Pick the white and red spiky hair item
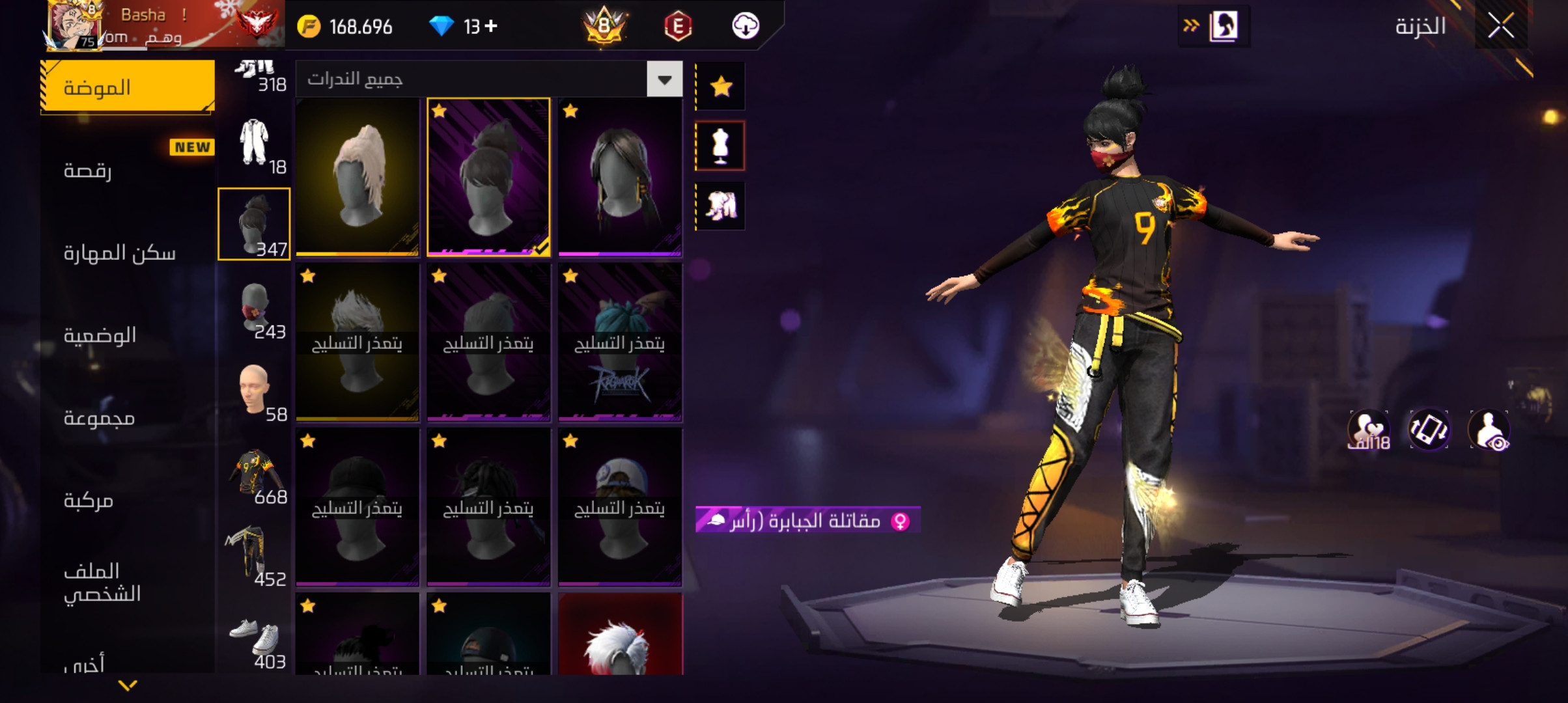 (620, 635)
